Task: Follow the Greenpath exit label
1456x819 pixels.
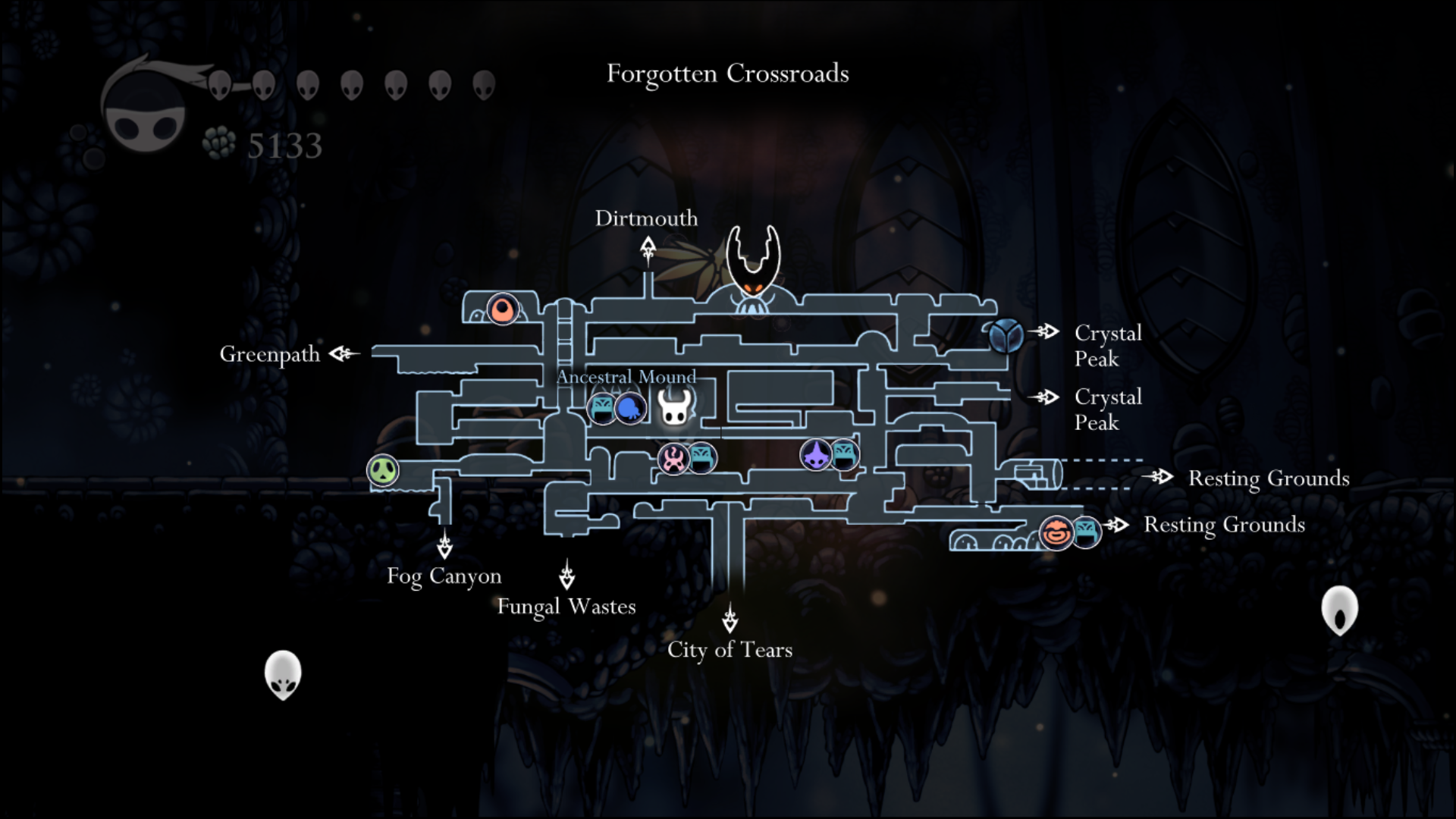Action: pyautogui.click(x=270, y=354)
